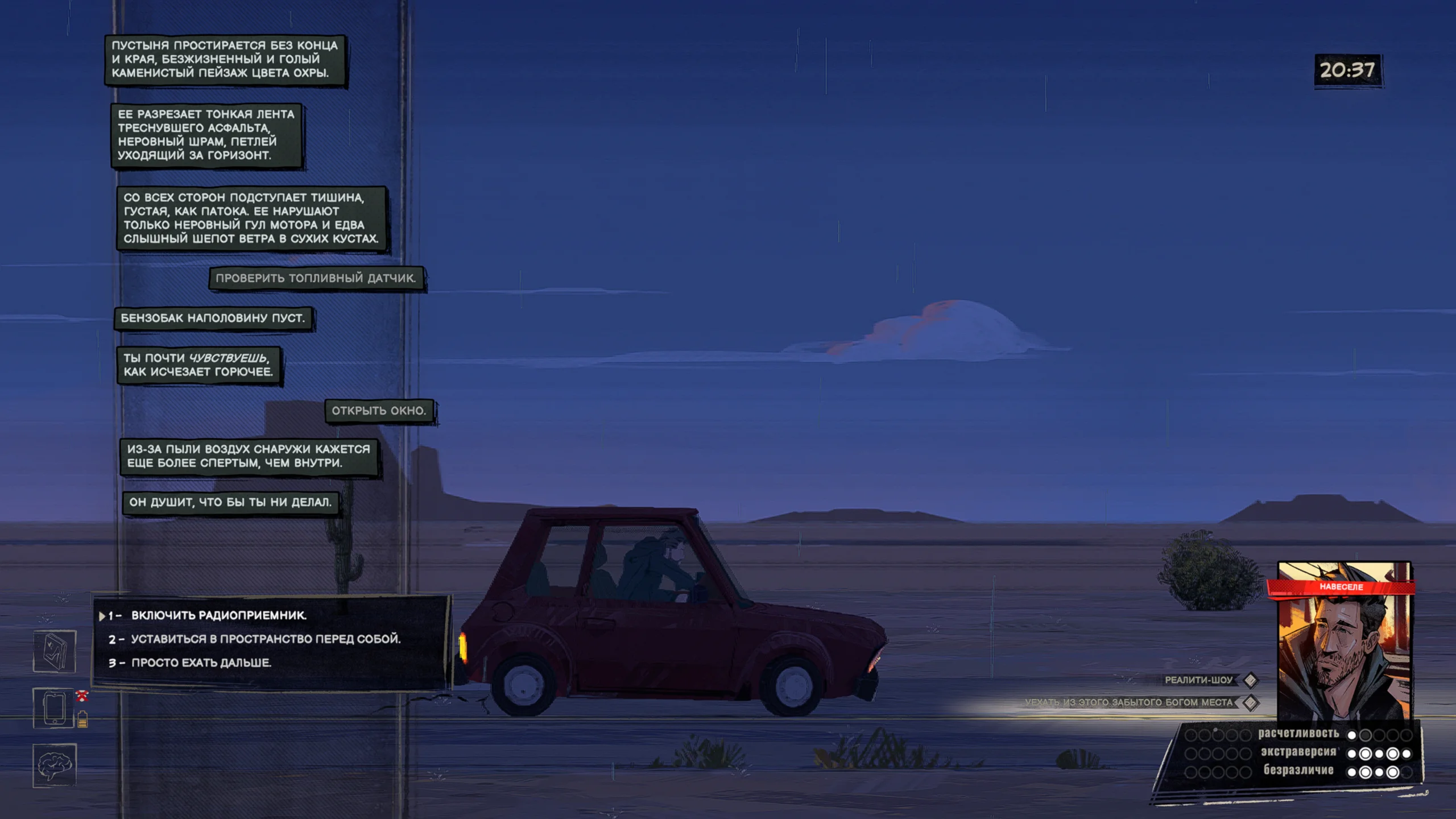Open the checklist journal icon
Viewport: 1456px width, 819px height.
(x=55, y=651)
